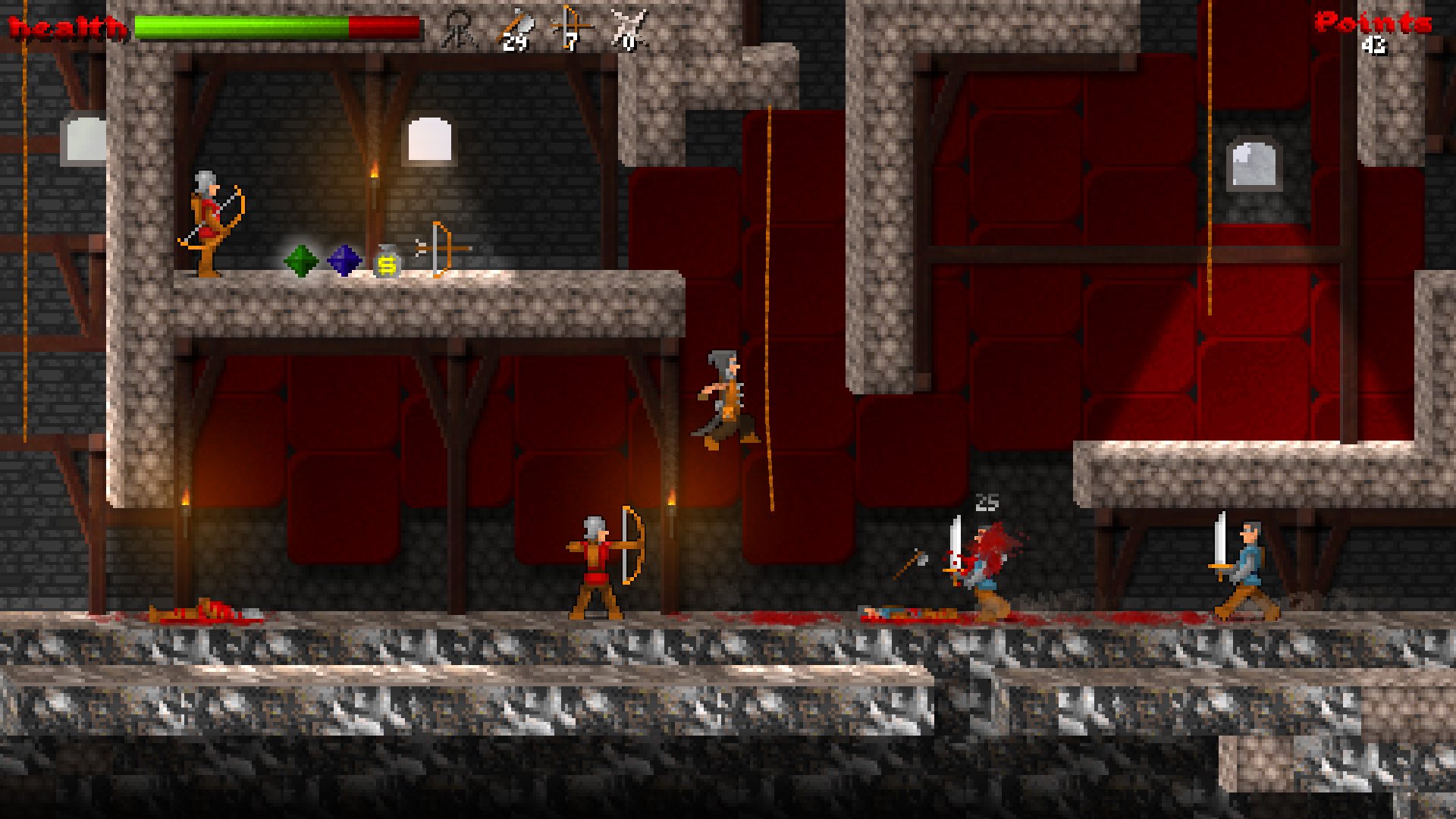
Task: Click the 25 damage number above the enemy
Action: point(987,500)
